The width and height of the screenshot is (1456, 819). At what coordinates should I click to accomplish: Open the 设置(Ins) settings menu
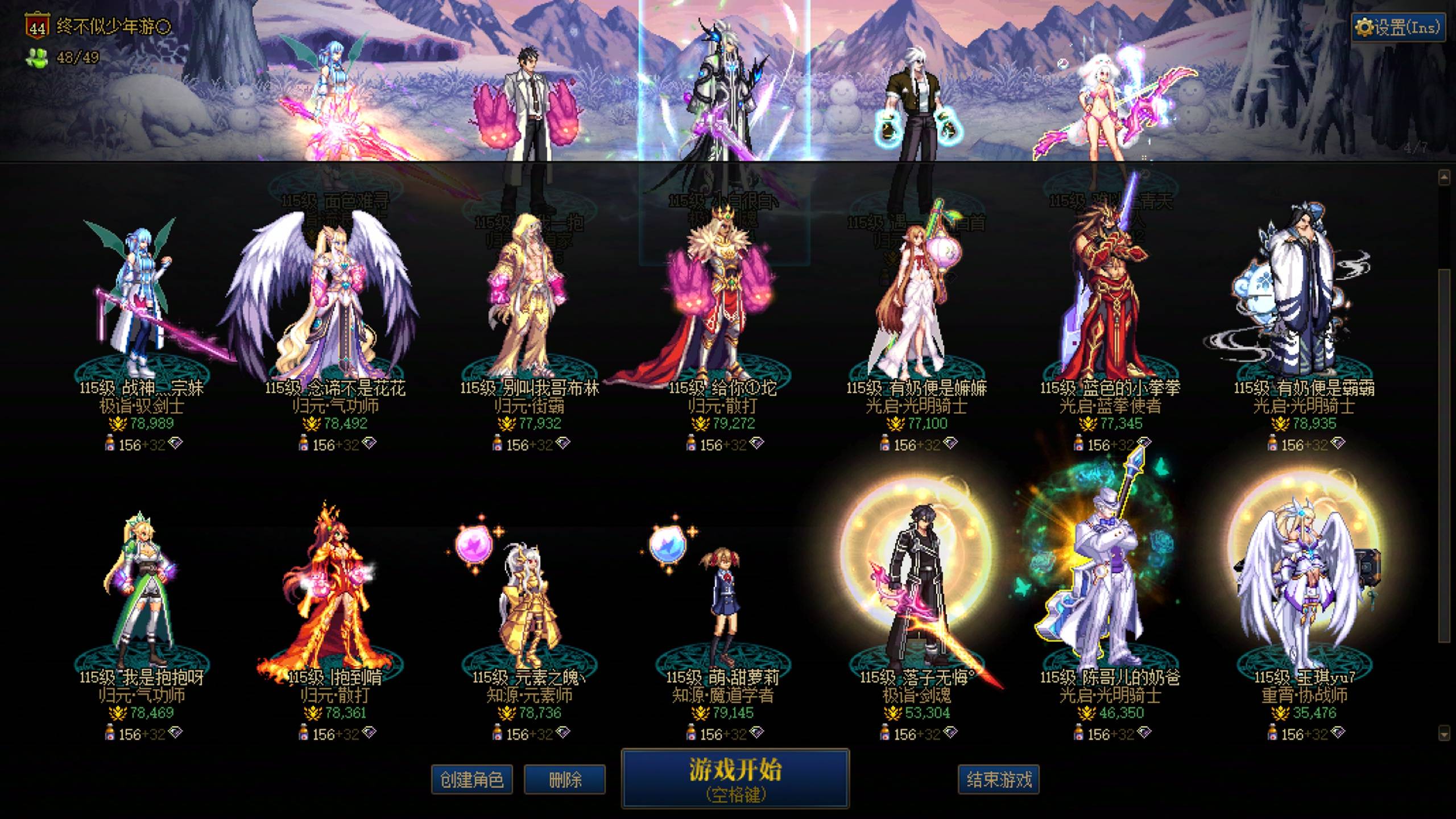coord(1395,26)
